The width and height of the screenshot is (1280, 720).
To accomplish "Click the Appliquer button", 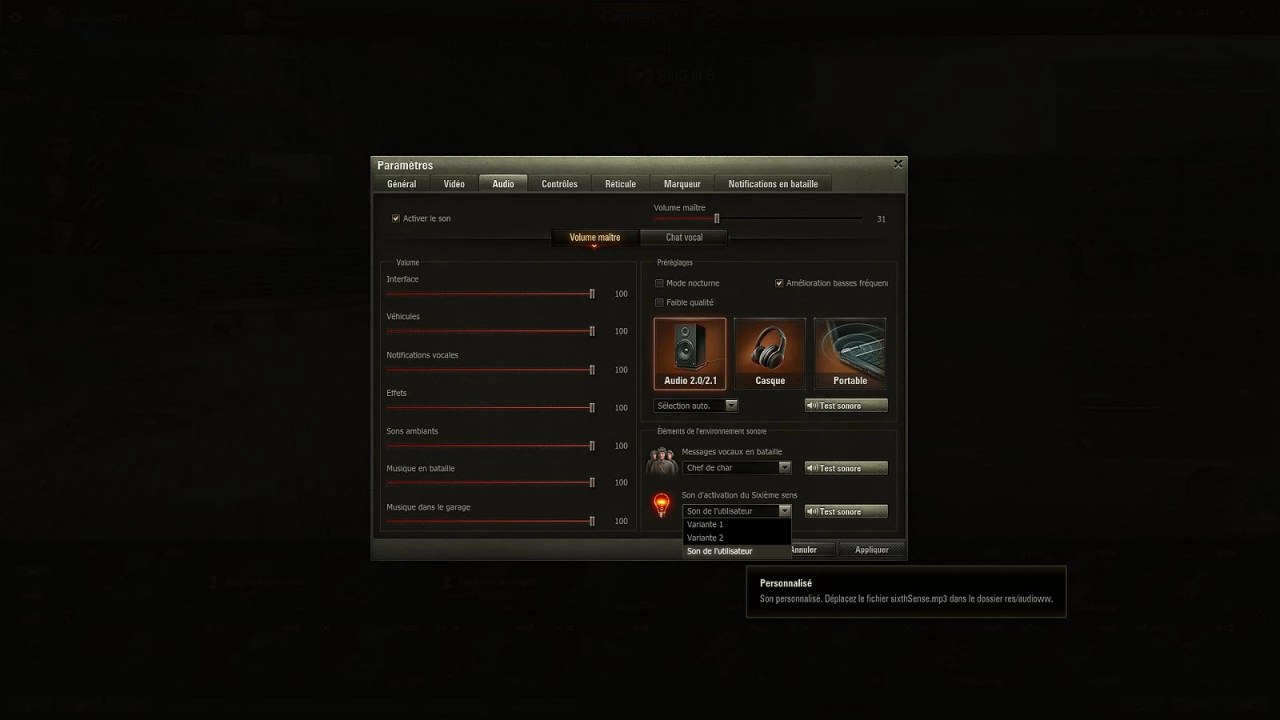I will click(870, 549).
